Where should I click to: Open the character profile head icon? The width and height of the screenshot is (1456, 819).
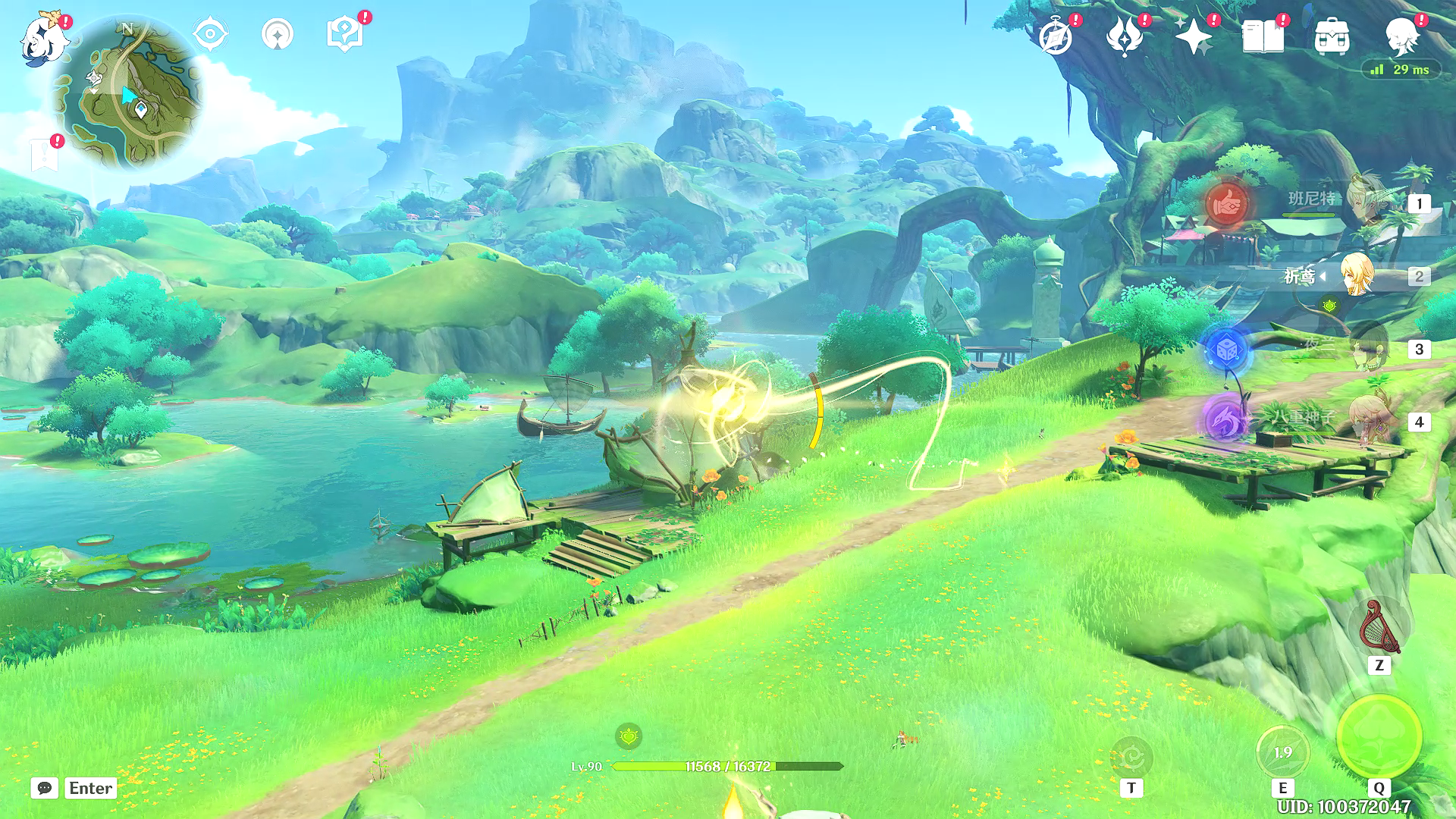point(1401,36)
